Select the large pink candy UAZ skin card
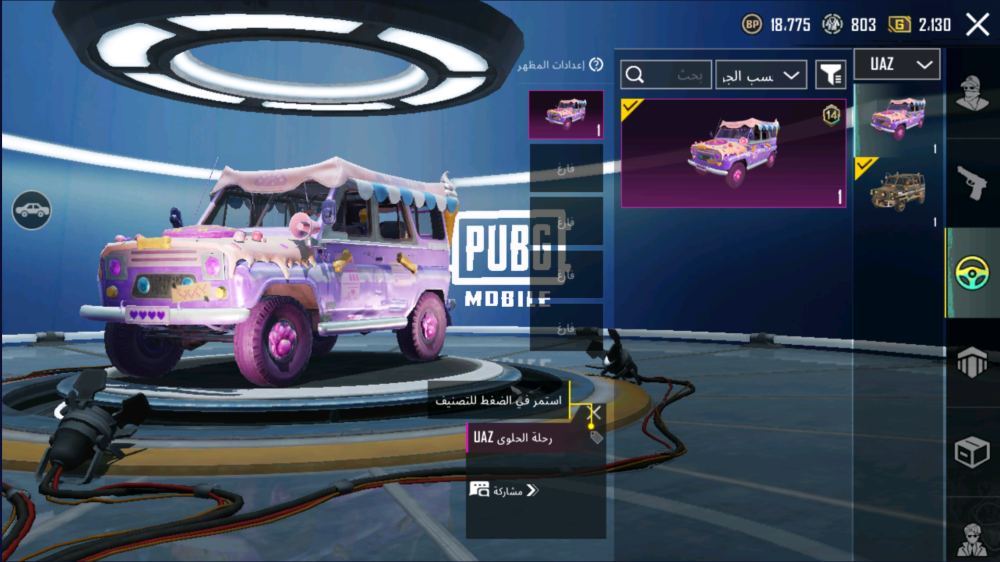Viewport: 1000px width, 562px height. pos(733,153)
